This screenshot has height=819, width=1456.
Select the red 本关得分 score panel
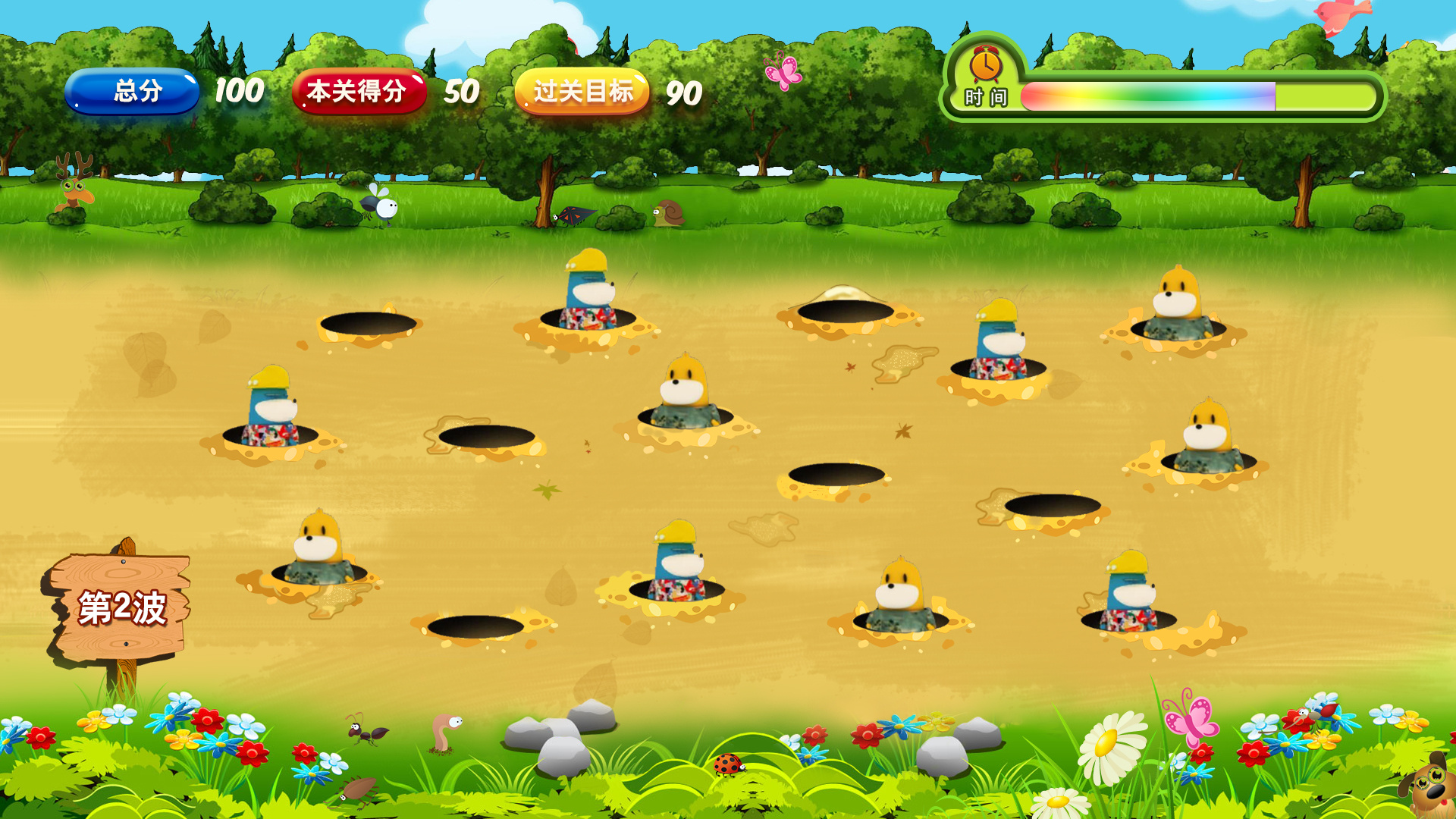(360, 93)
